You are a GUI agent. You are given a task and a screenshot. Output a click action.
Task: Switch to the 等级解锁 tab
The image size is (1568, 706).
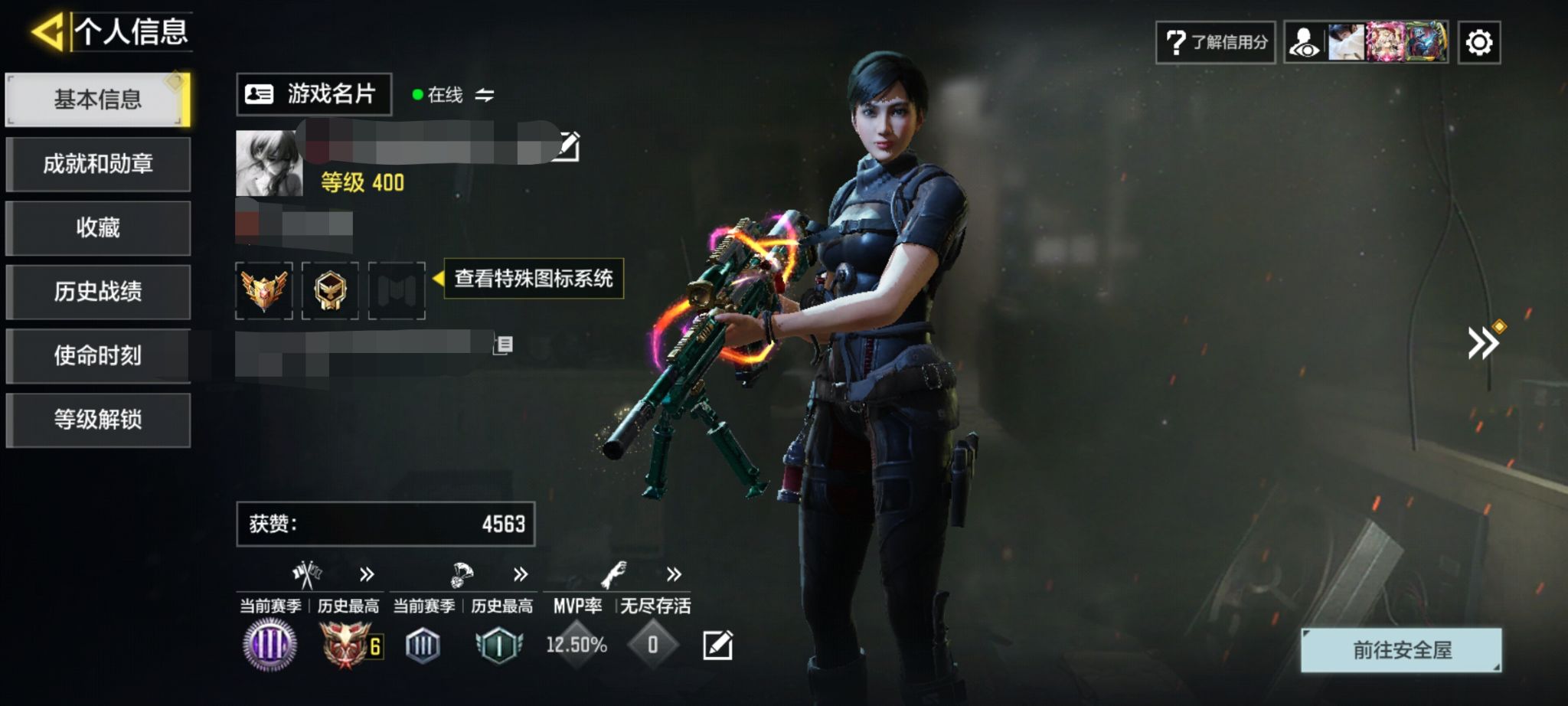[97, 420]
